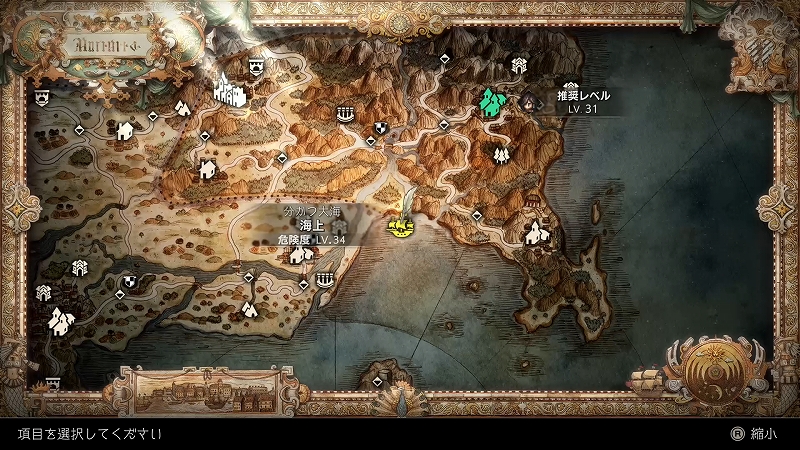The height and width of the screenshot is (450, 800).
Task: Select the three pine trees forest marker
Action: point(499,154)
